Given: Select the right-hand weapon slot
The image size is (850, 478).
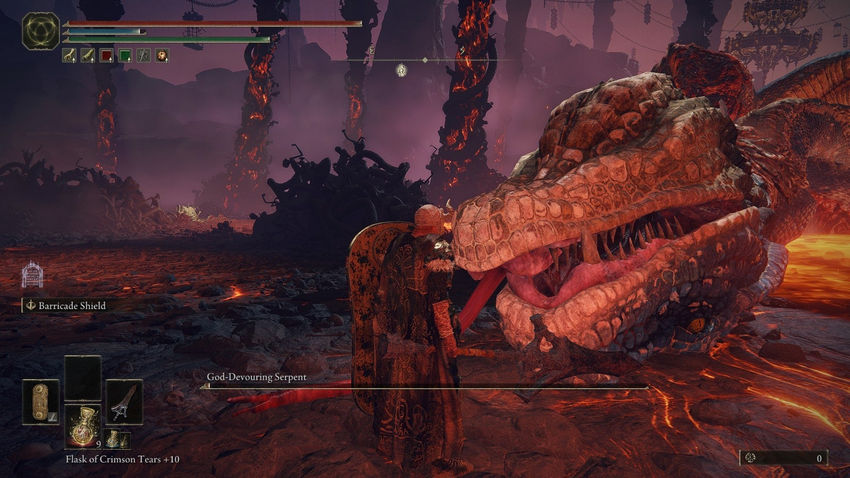Looking at the screenshot, I should [124, 400].
